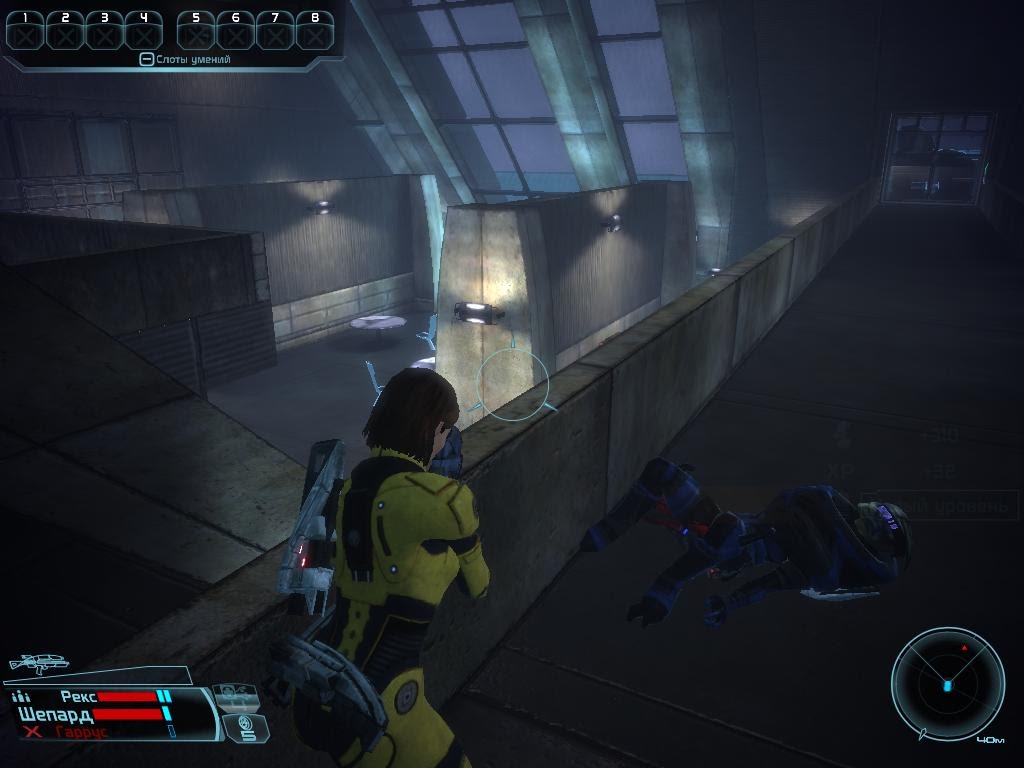
Task: Choose skill slot number 5
Action: click(196, 31)
